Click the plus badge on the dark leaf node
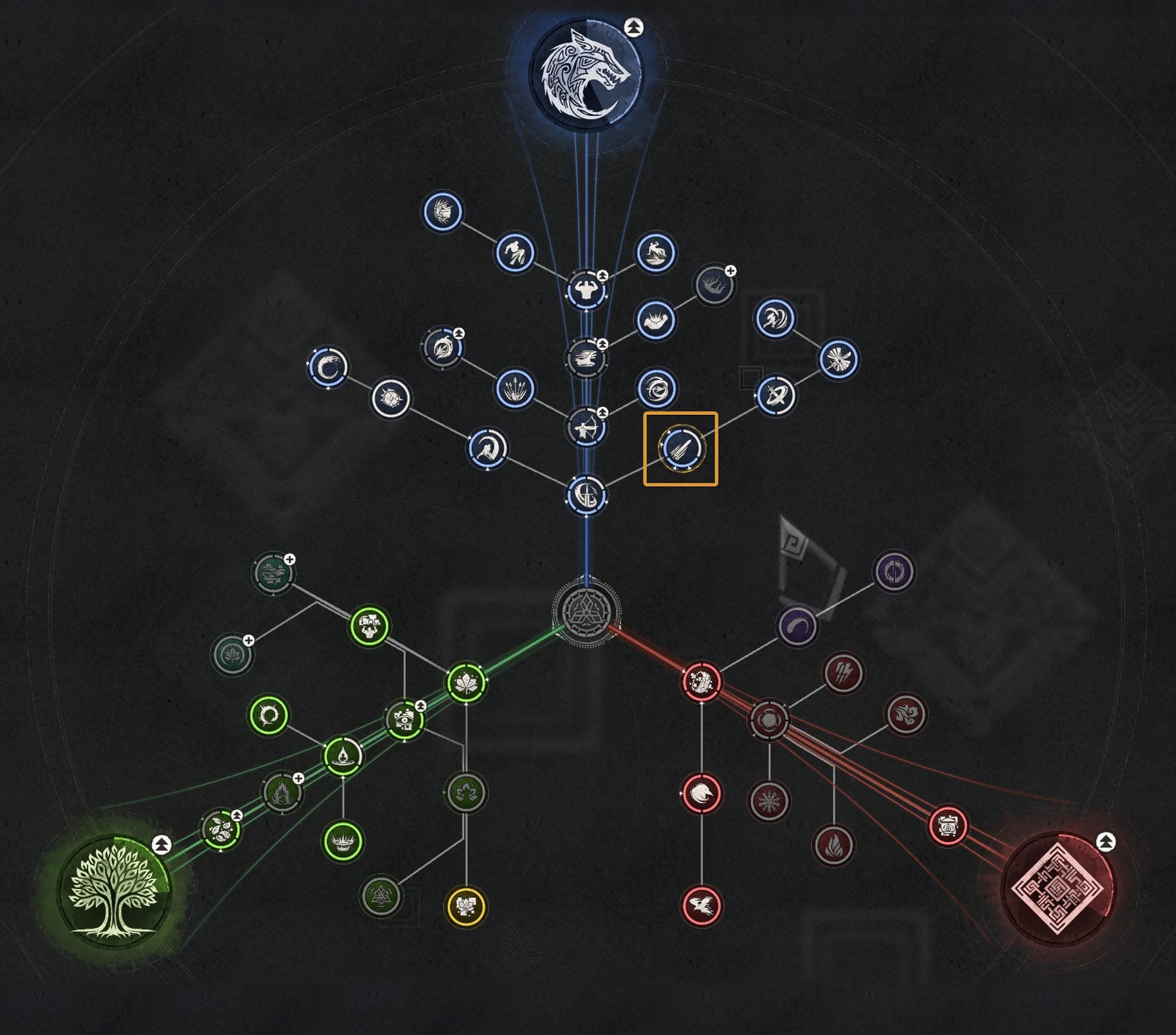This screenshot has width=1176, height=1035. click(x=248, y=639)
